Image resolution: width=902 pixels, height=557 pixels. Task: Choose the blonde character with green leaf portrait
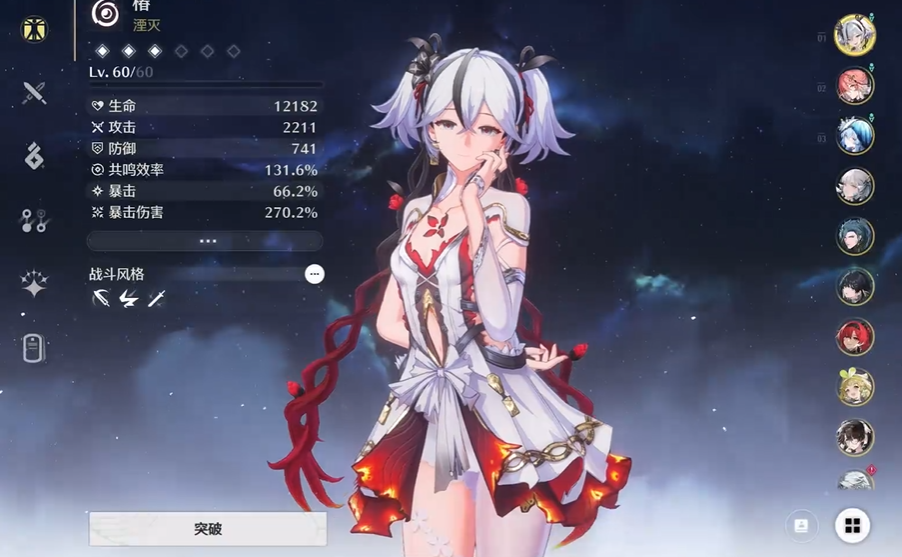click(x=855, y=387)
